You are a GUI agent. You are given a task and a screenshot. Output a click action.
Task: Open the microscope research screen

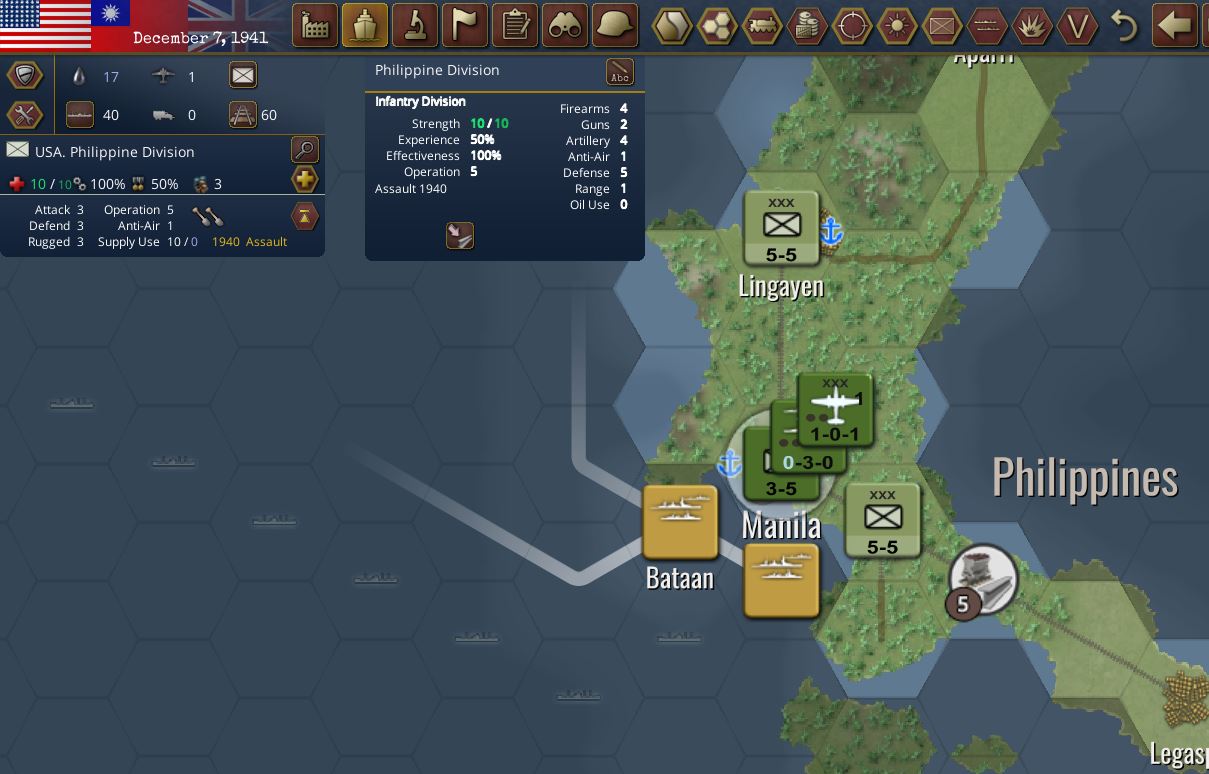point(415,25)
